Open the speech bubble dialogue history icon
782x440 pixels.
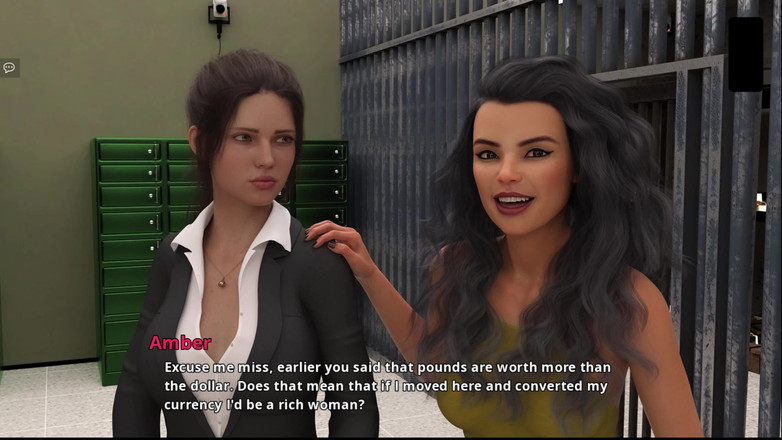[9, 68]
